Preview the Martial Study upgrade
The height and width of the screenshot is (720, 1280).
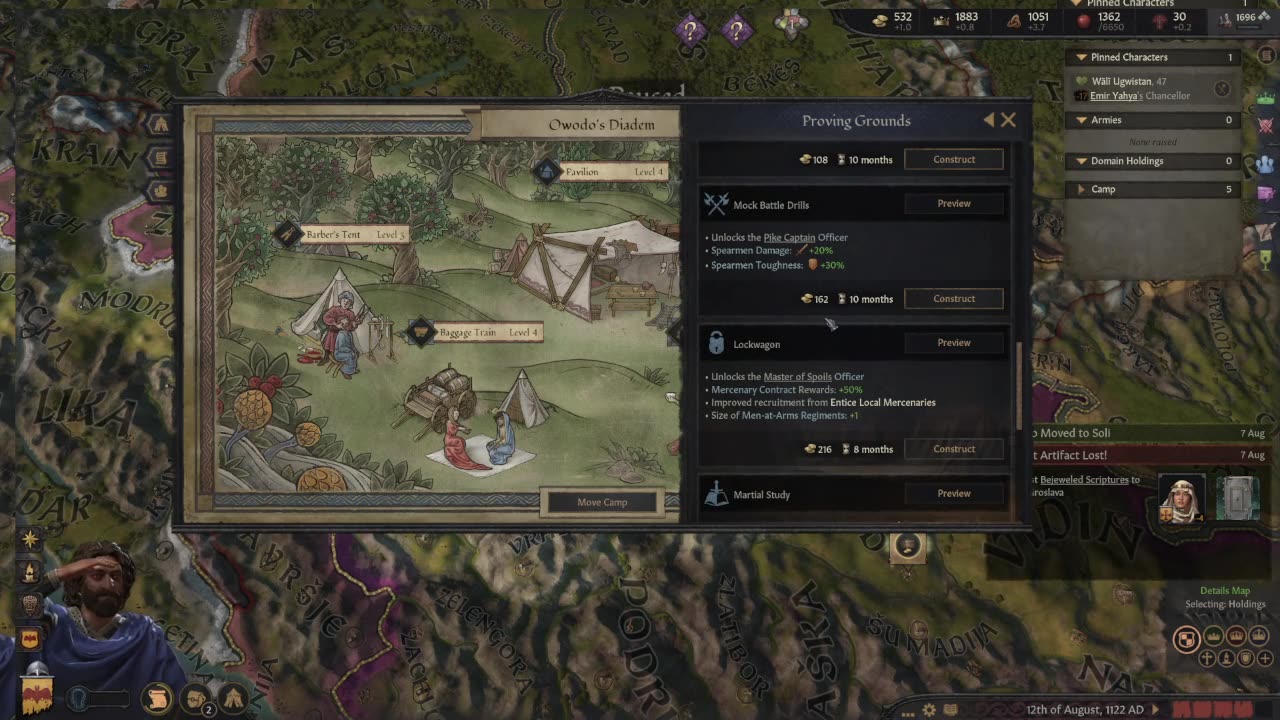pos(953,494)
